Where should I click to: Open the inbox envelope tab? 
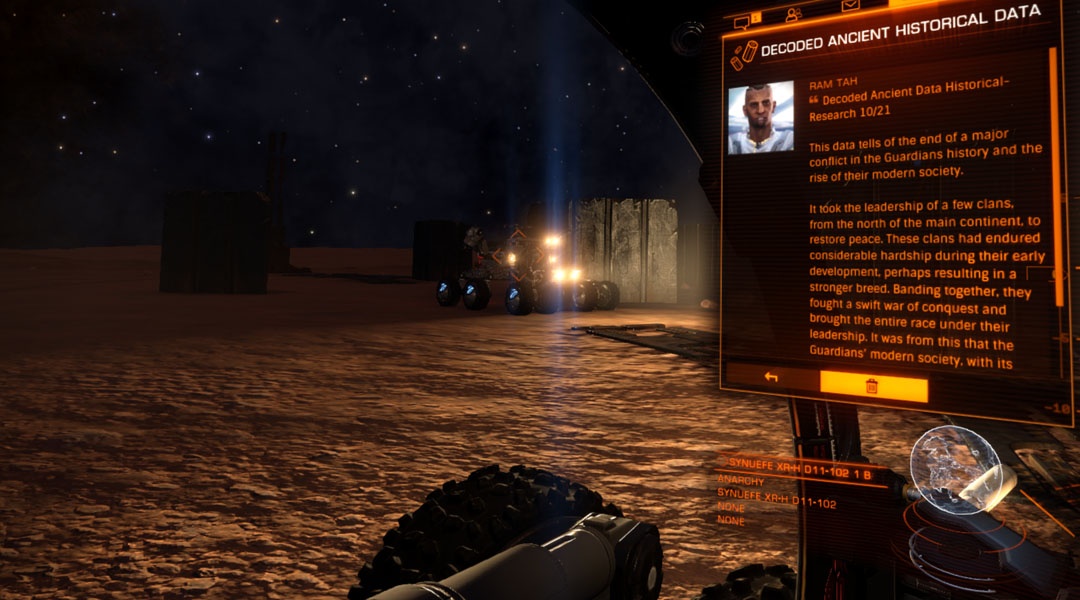point(850,6)
